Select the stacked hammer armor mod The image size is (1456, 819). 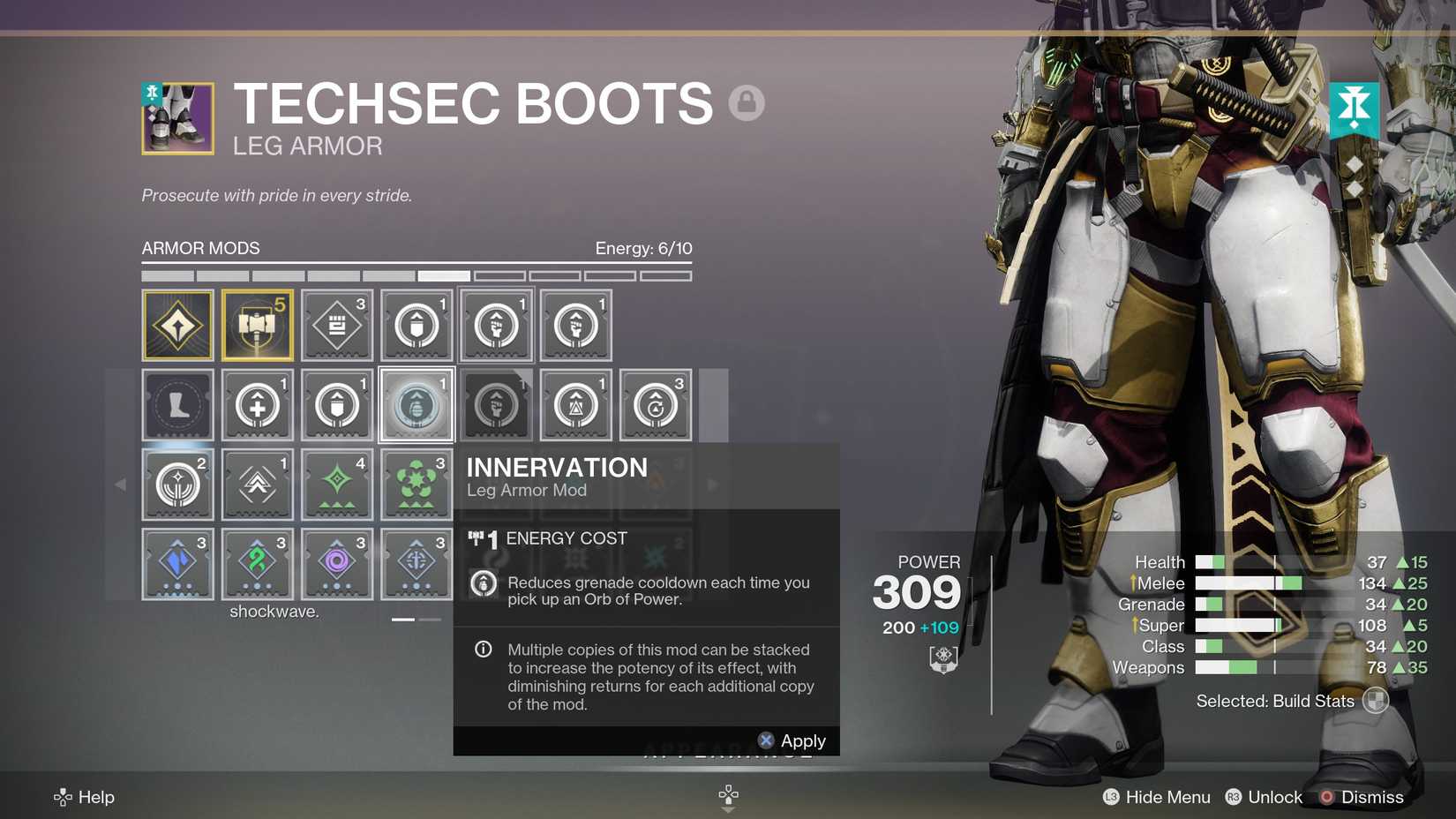coord(257,325)
